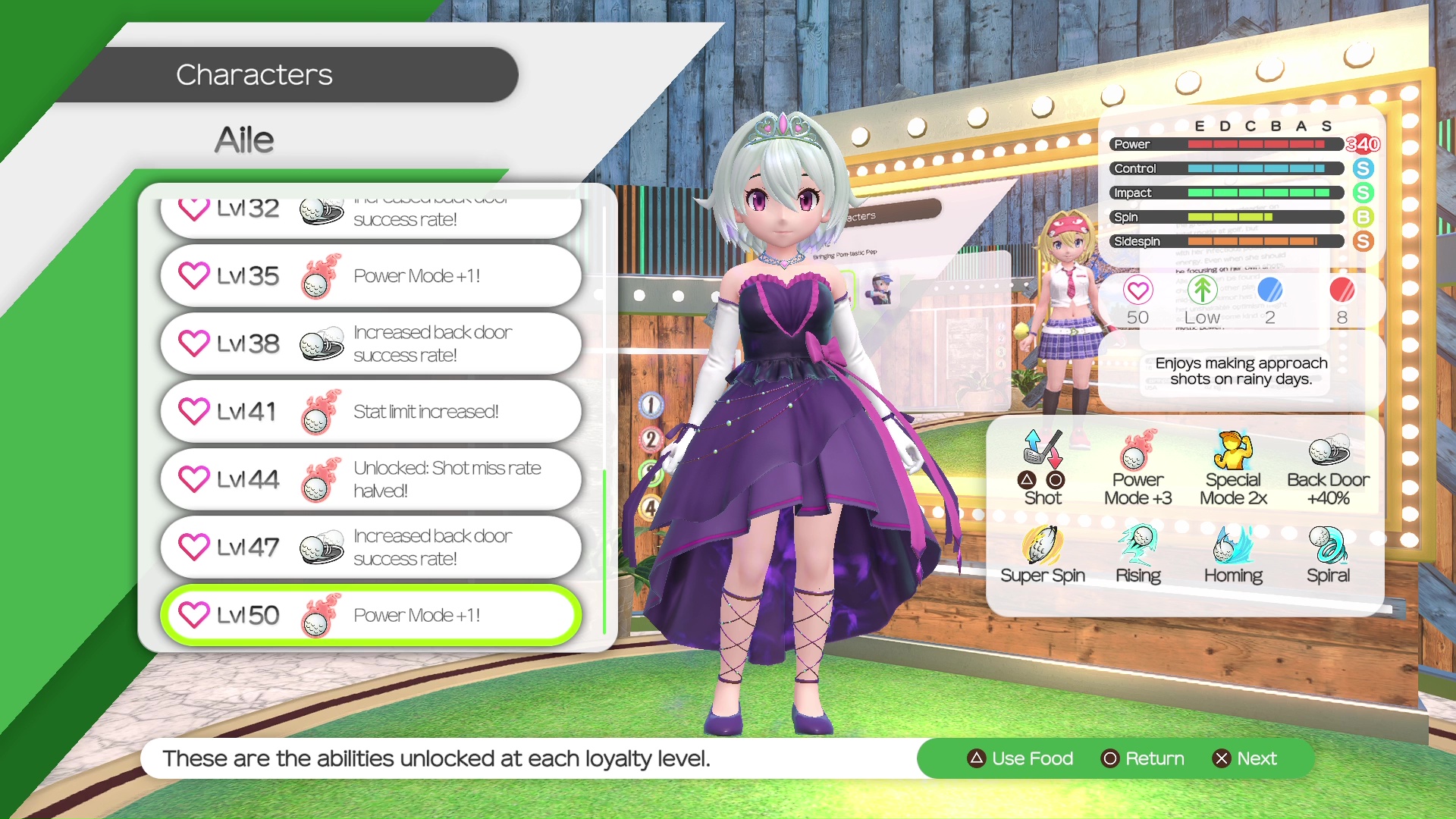
Task: Click the Return option
Action: [1143, 758]
